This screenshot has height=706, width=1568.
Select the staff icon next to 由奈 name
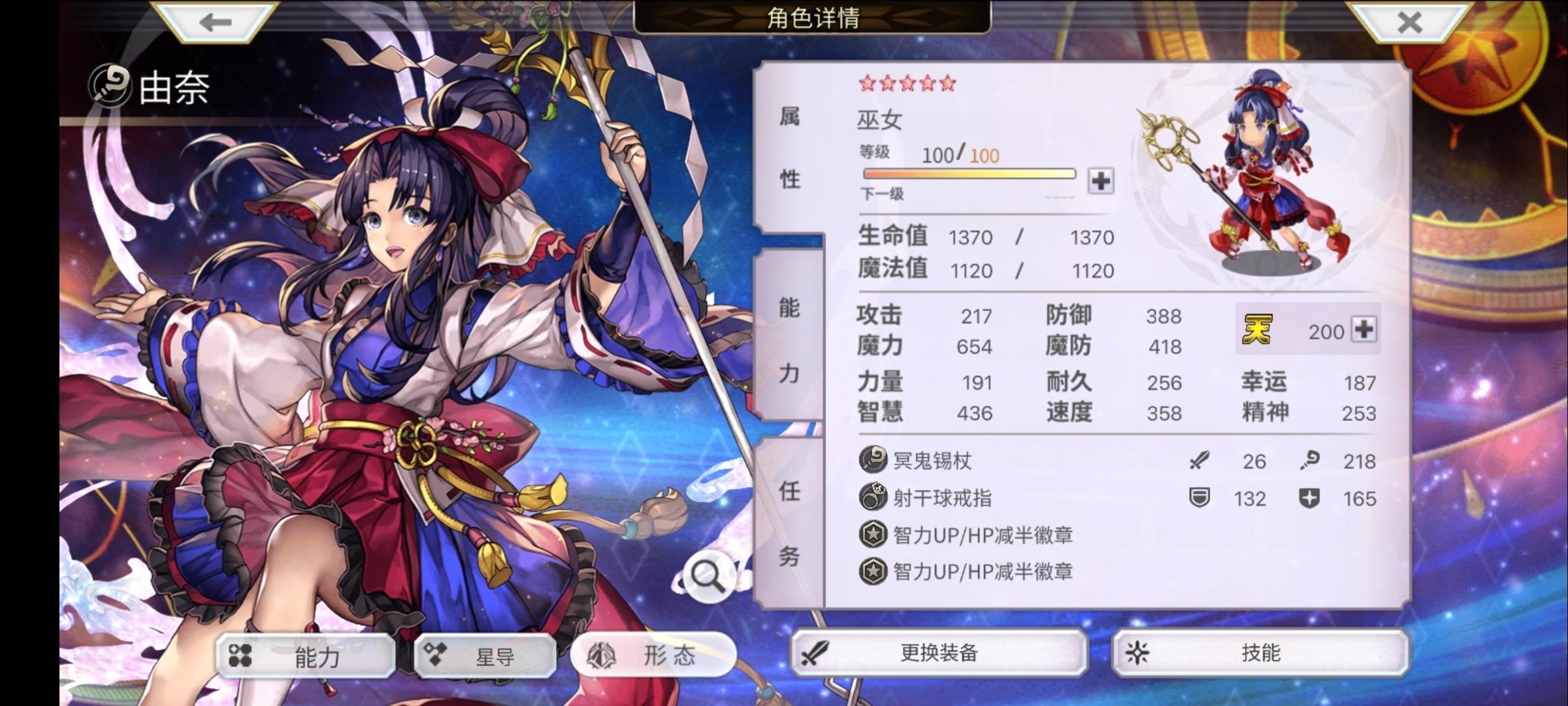pos(110,84)
